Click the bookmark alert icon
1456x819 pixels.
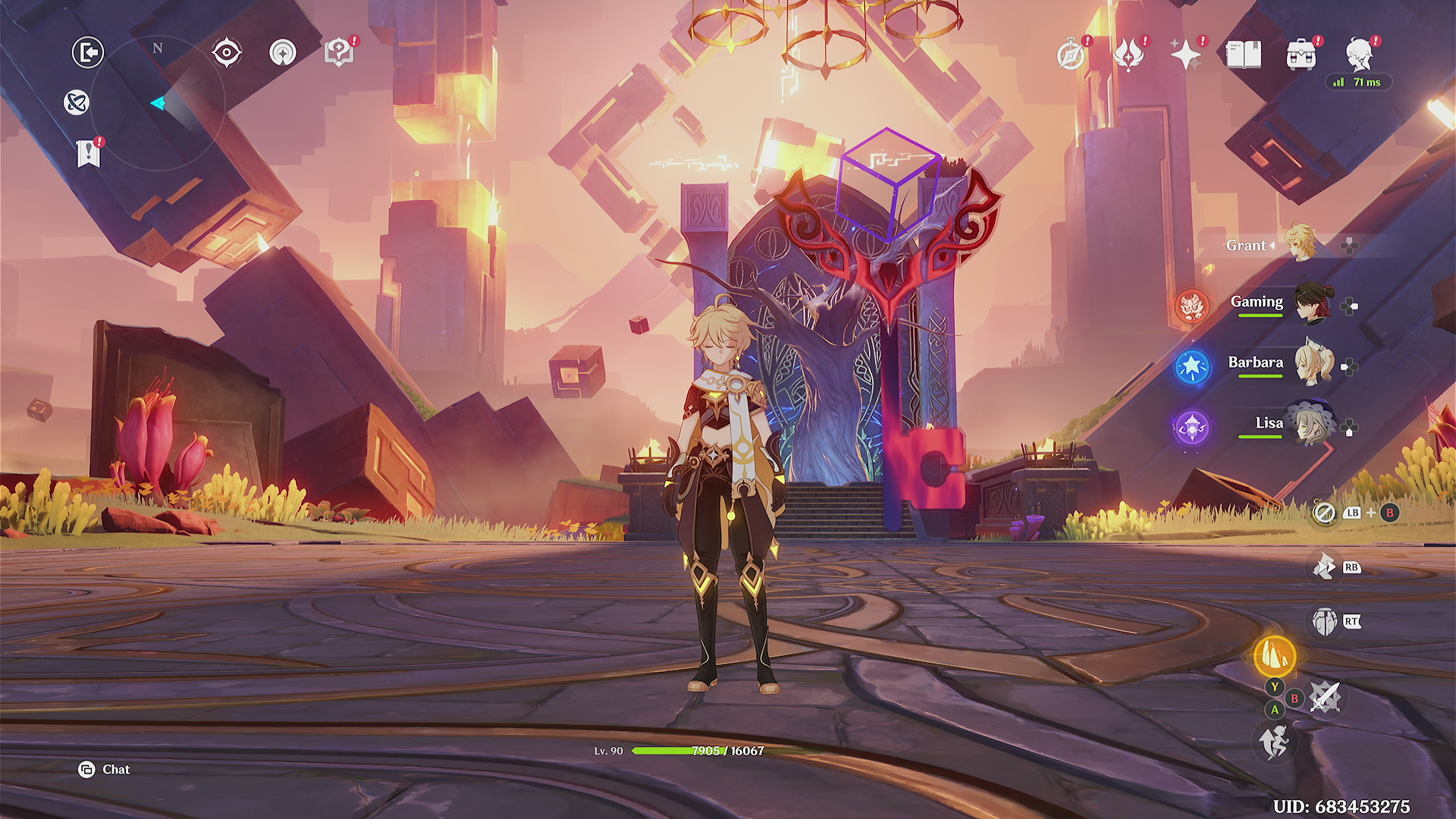point(89,153)
